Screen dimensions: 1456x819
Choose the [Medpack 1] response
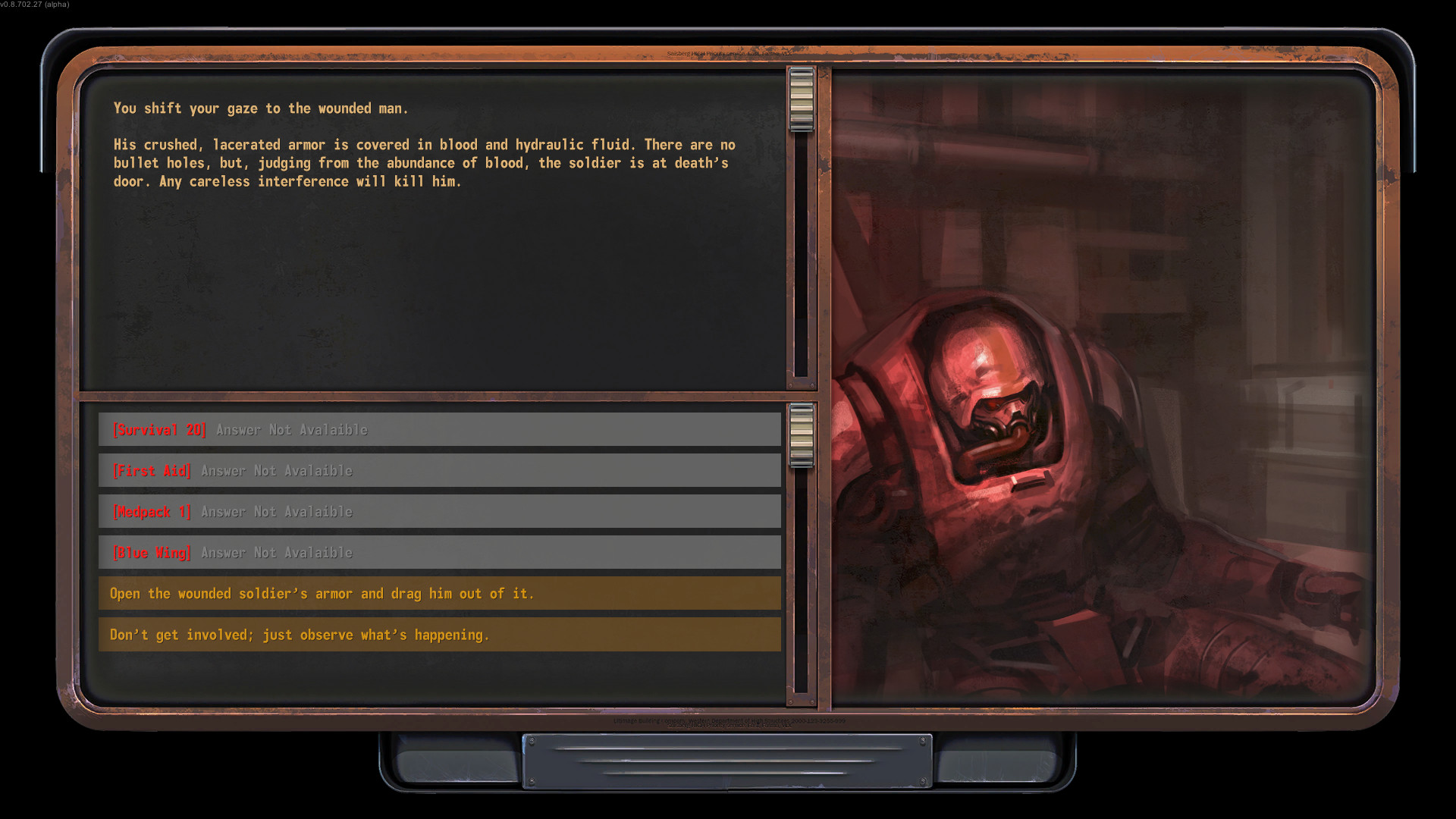pyautogui.click(x=440, y=511)
